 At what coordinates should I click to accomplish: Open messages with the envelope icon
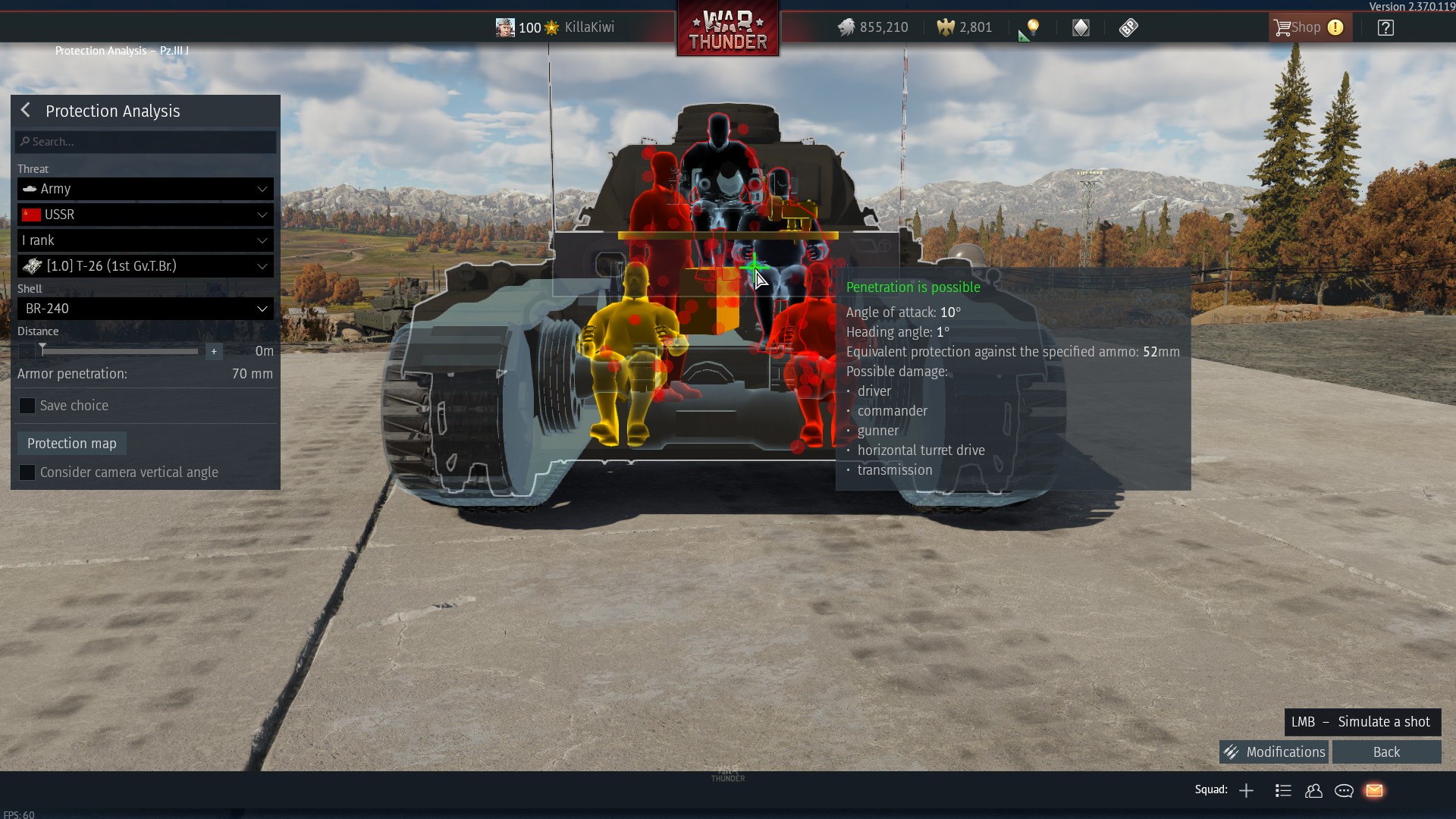click(x=1375, y=790)
